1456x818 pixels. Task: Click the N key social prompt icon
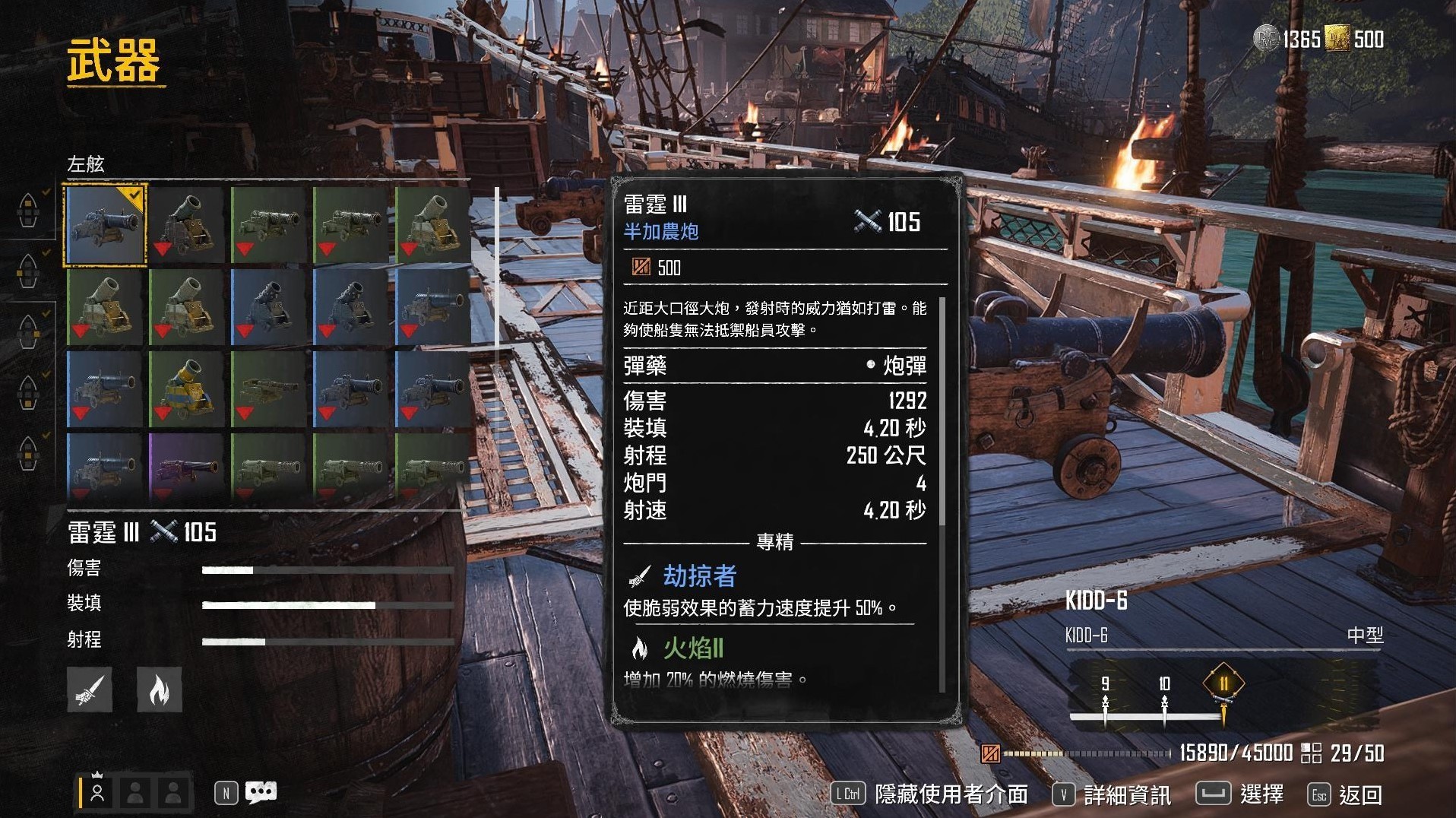point(225,792)
